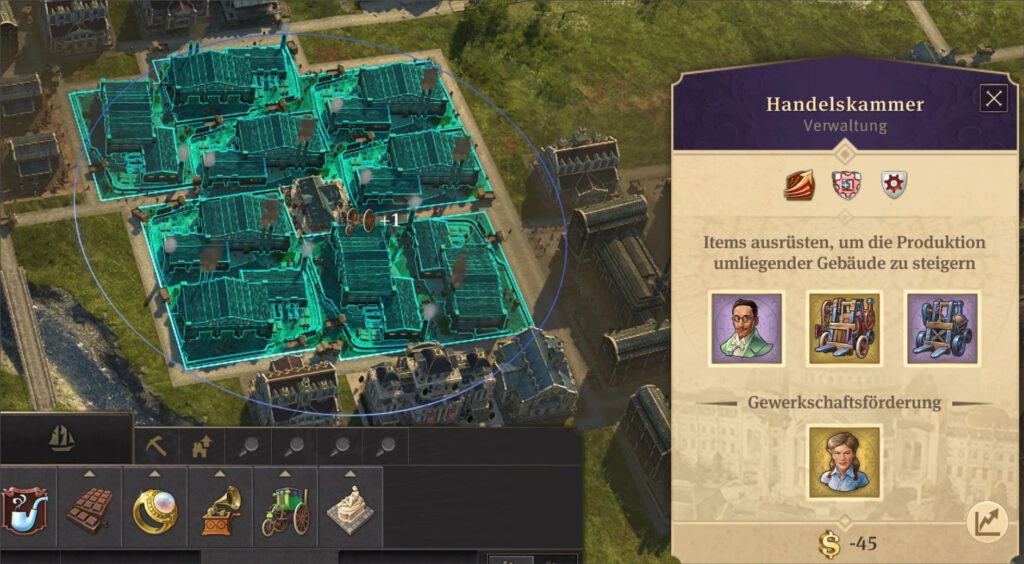Image resolution: width=1024 pixels, height=564 pixels.
Task: Open the house upgrade tab
Action: 201,446
